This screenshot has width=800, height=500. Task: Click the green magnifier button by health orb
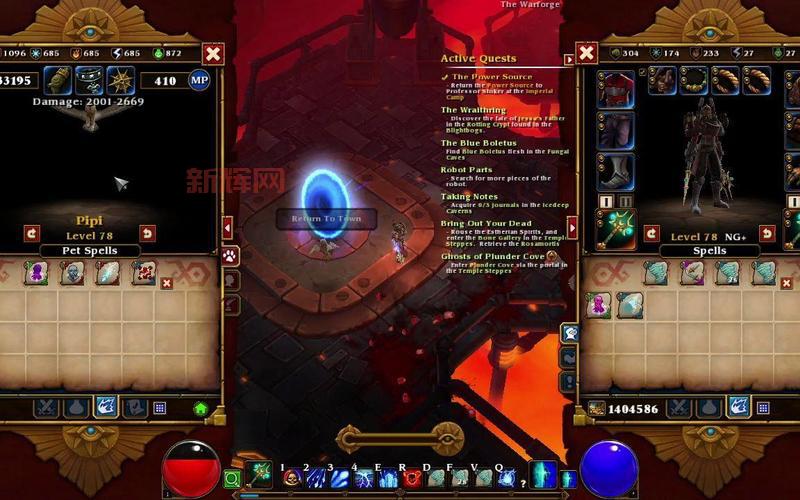[232, 478]
